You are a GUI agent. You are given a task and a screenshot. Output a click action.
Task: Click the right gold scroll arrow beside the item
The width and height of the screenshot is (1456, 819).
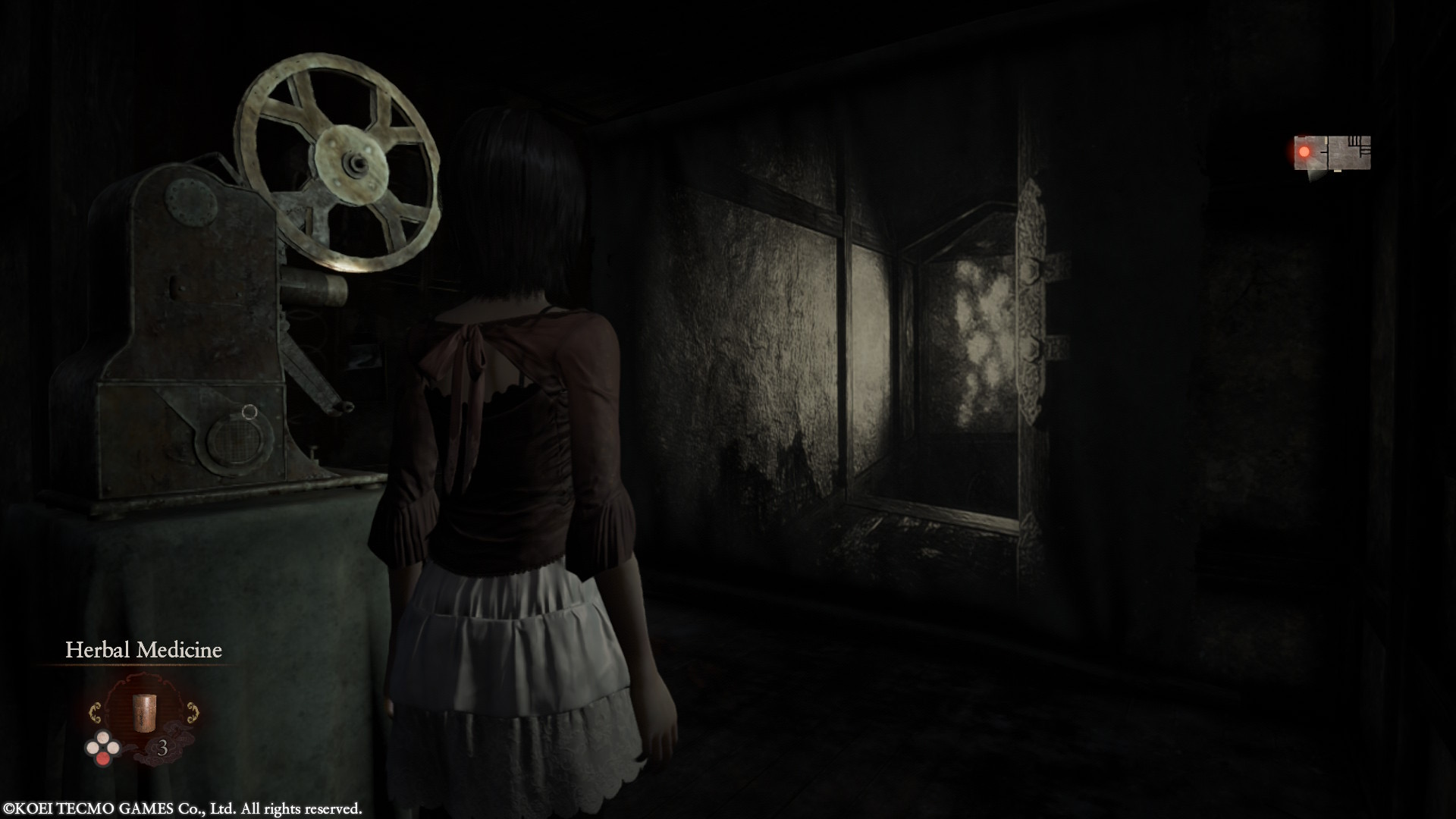[193, 711]
